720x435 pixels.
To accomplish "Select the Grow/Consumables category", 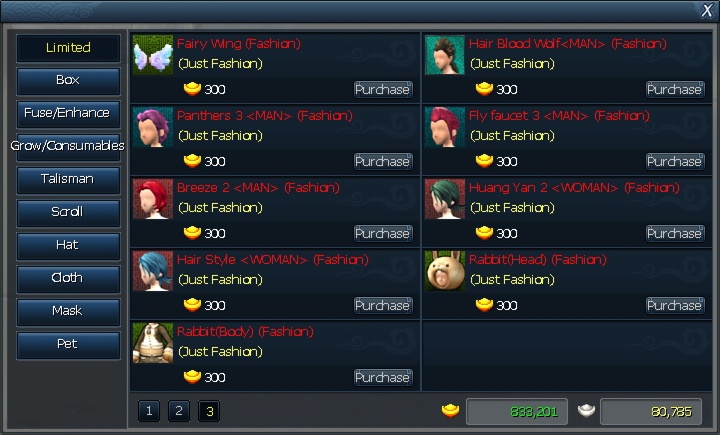I will coord(68,146).
